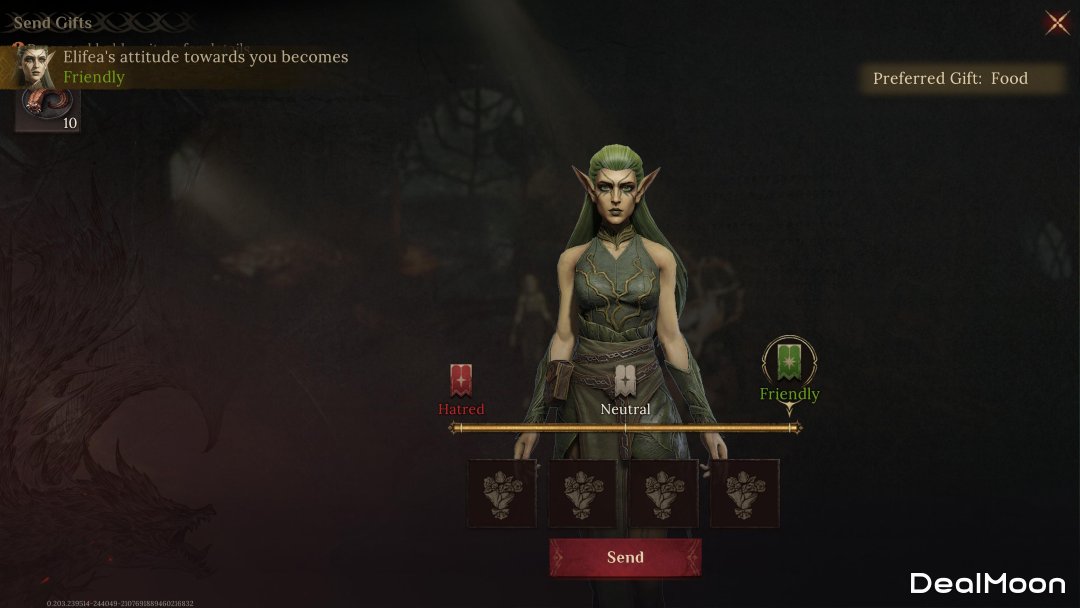This screenshot has height=608, width=1080.
Task: Select the Neutral attitude banner marker
Action: coord(625,381)
